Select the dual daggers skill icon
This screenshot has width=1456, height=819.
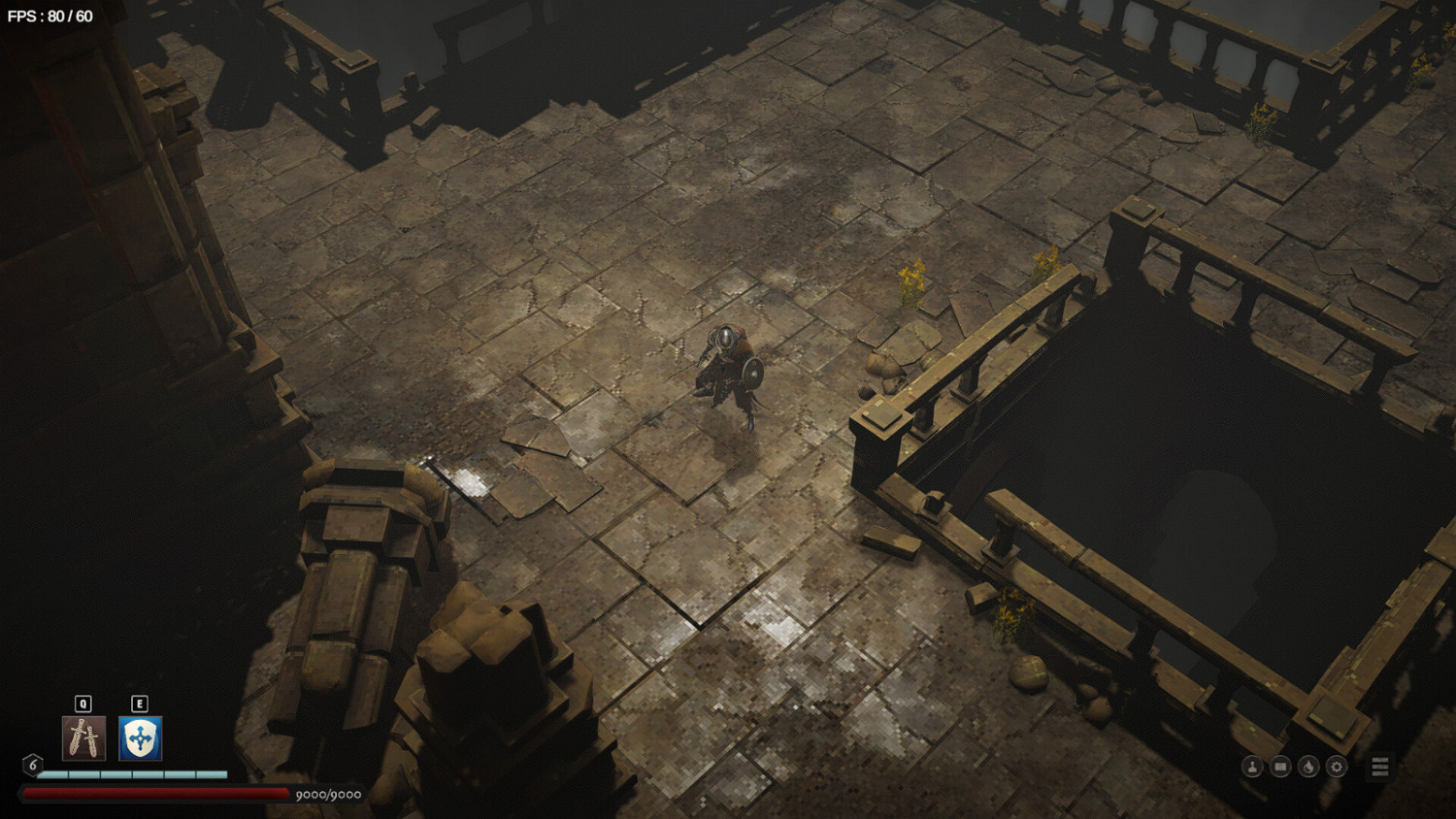point(83,740)
